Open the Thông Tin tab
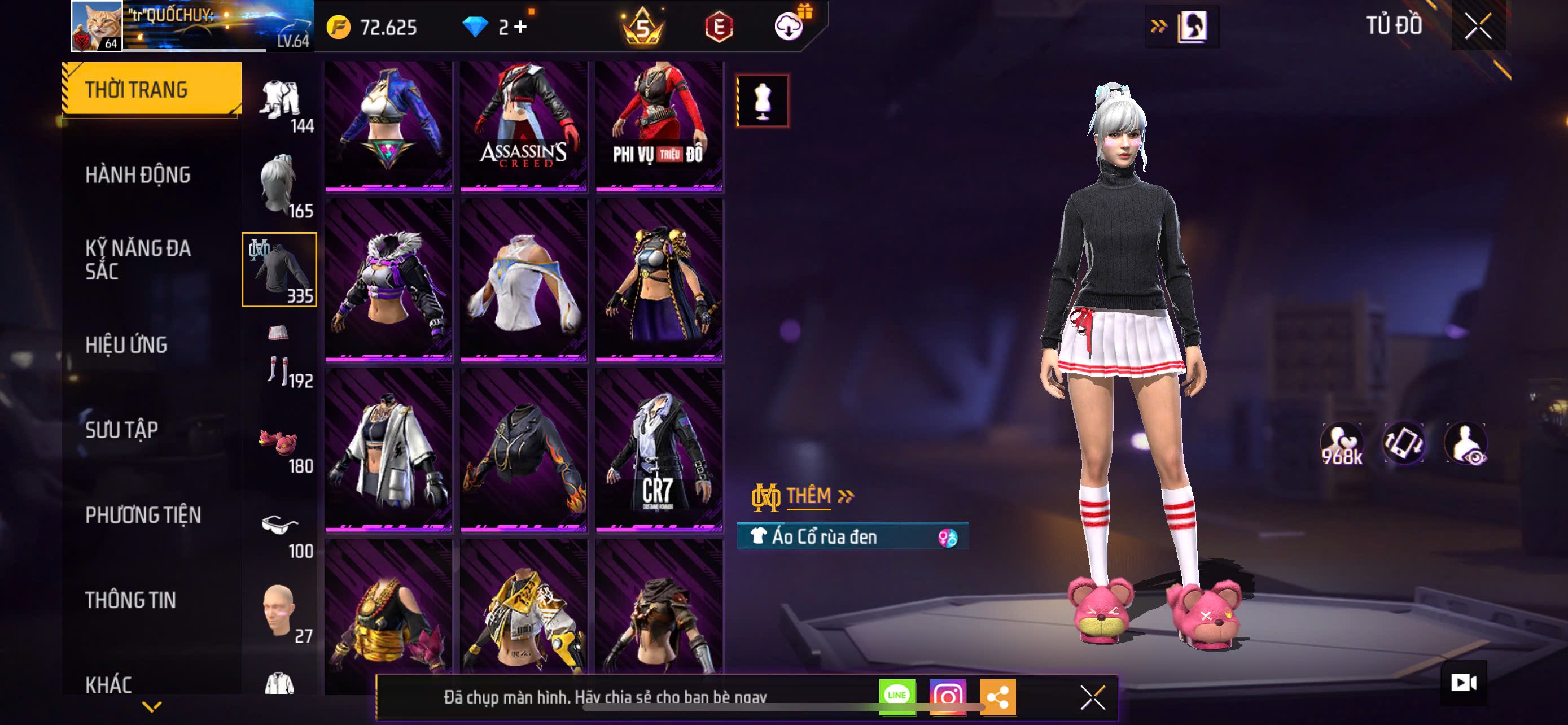This screenshot has width=1568, height=725. [131, 600]
